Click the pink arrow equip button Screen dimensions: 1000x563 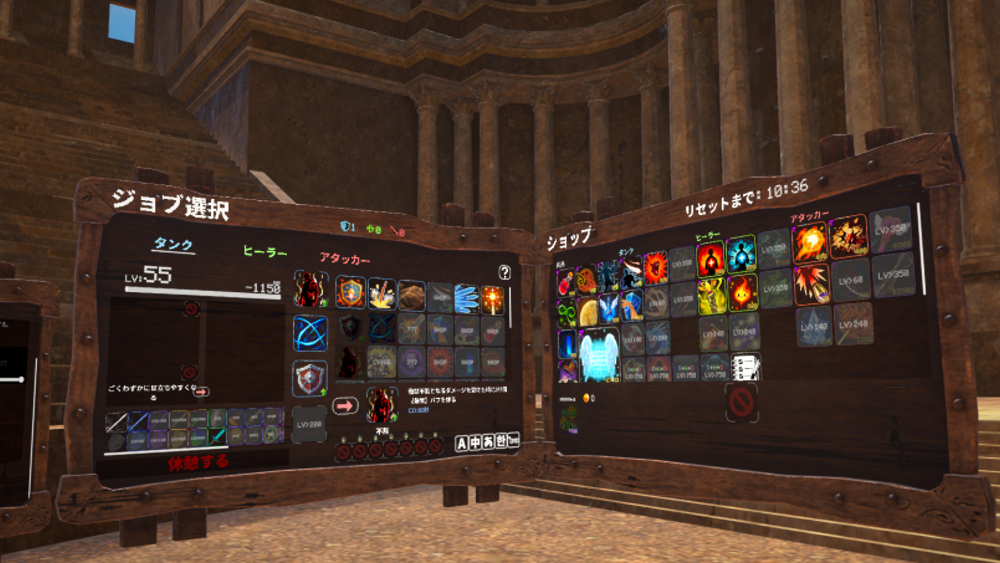point(346,406)
